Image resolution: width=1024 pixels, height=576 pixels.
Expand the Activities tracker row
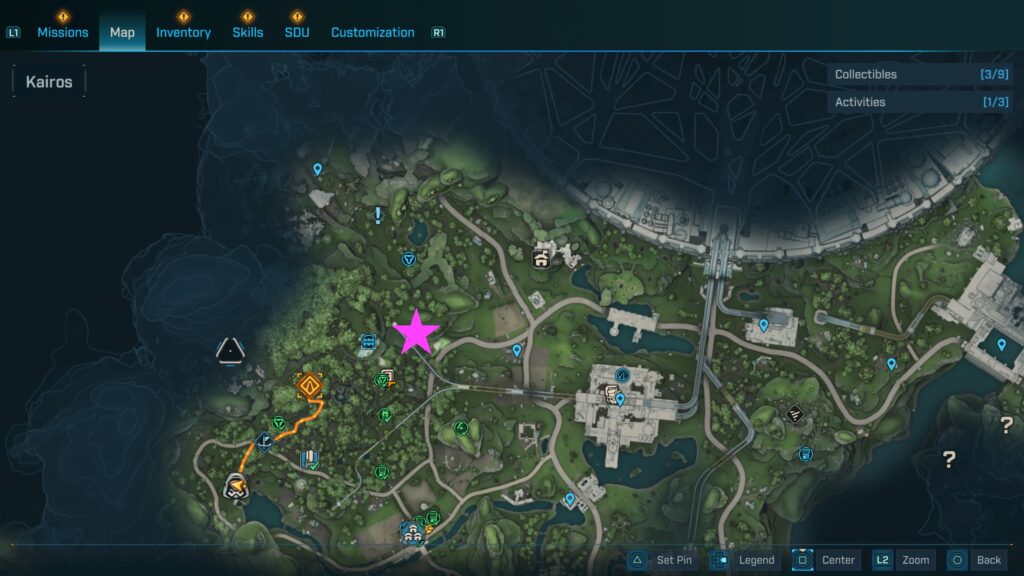pos(920,102)
